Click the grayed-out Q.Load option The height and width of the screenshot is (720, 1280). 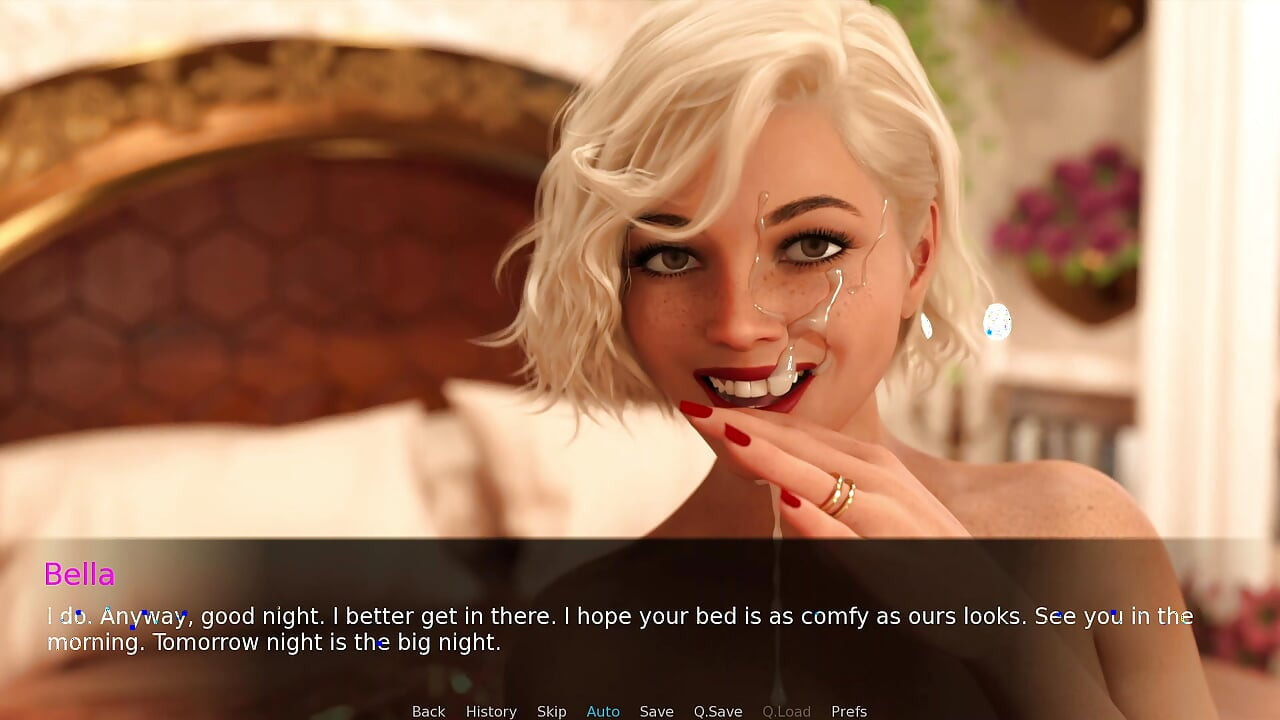pos(786,711)
